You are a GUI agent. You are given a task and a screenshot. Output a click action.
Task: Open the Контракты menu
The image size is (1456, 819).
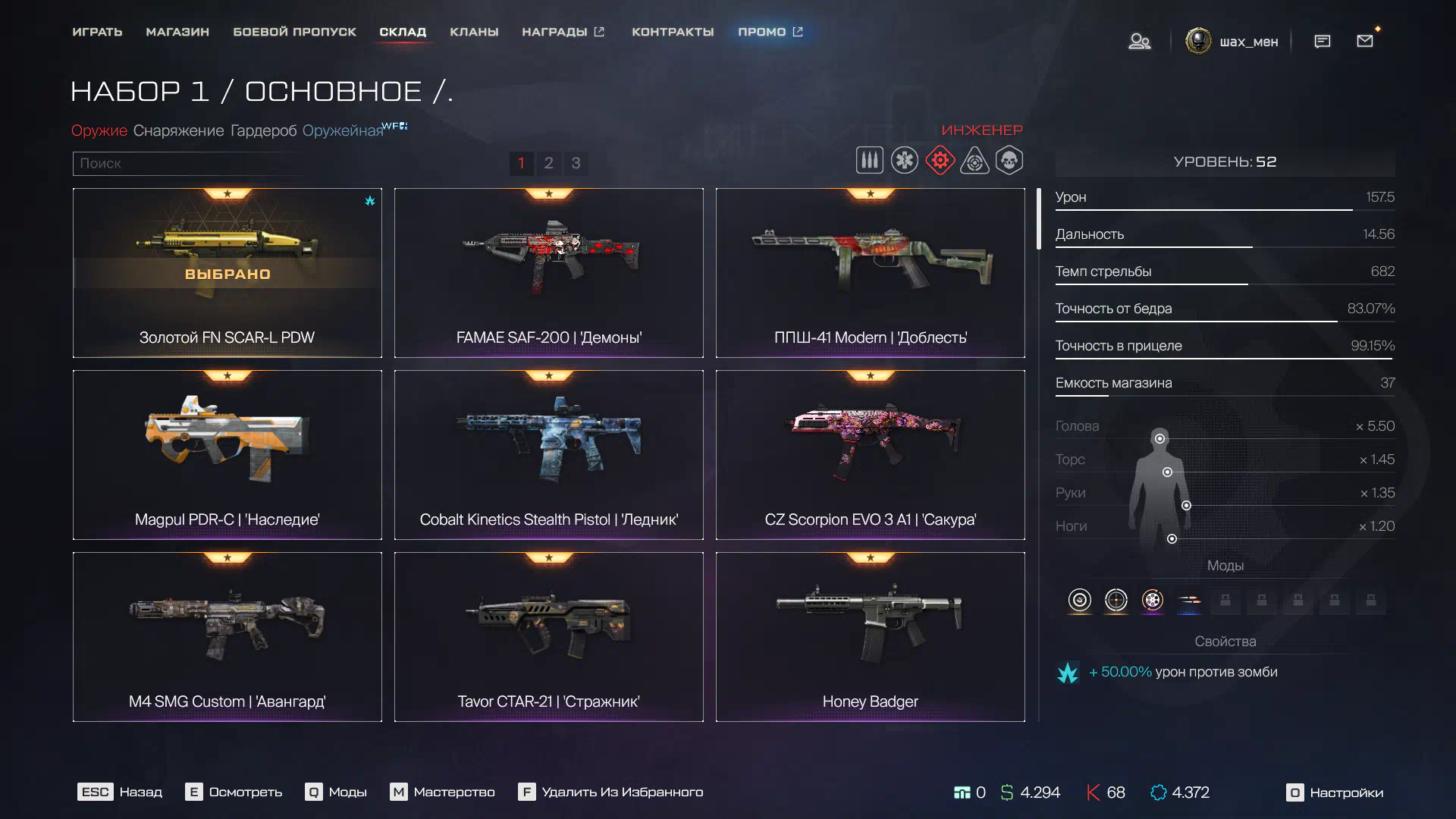[x=673, y=32]
